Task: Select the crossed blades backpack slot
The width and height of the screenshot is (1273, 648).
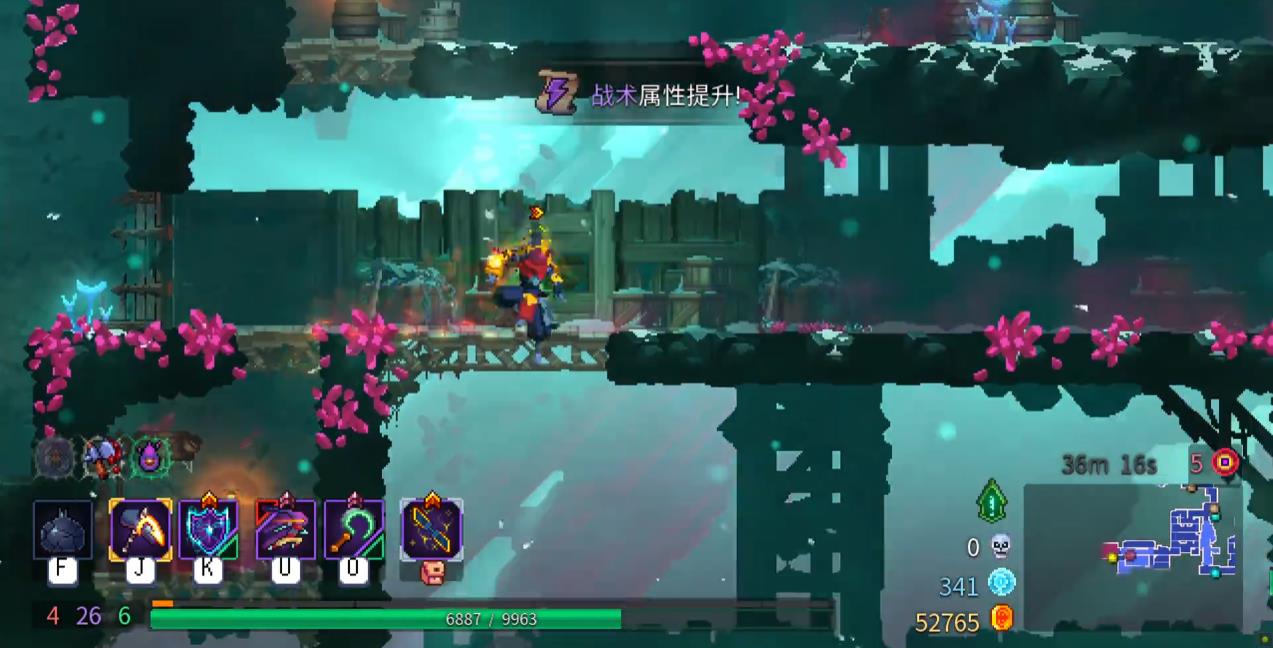Action: pyautogui.click(x=431, y=530)
